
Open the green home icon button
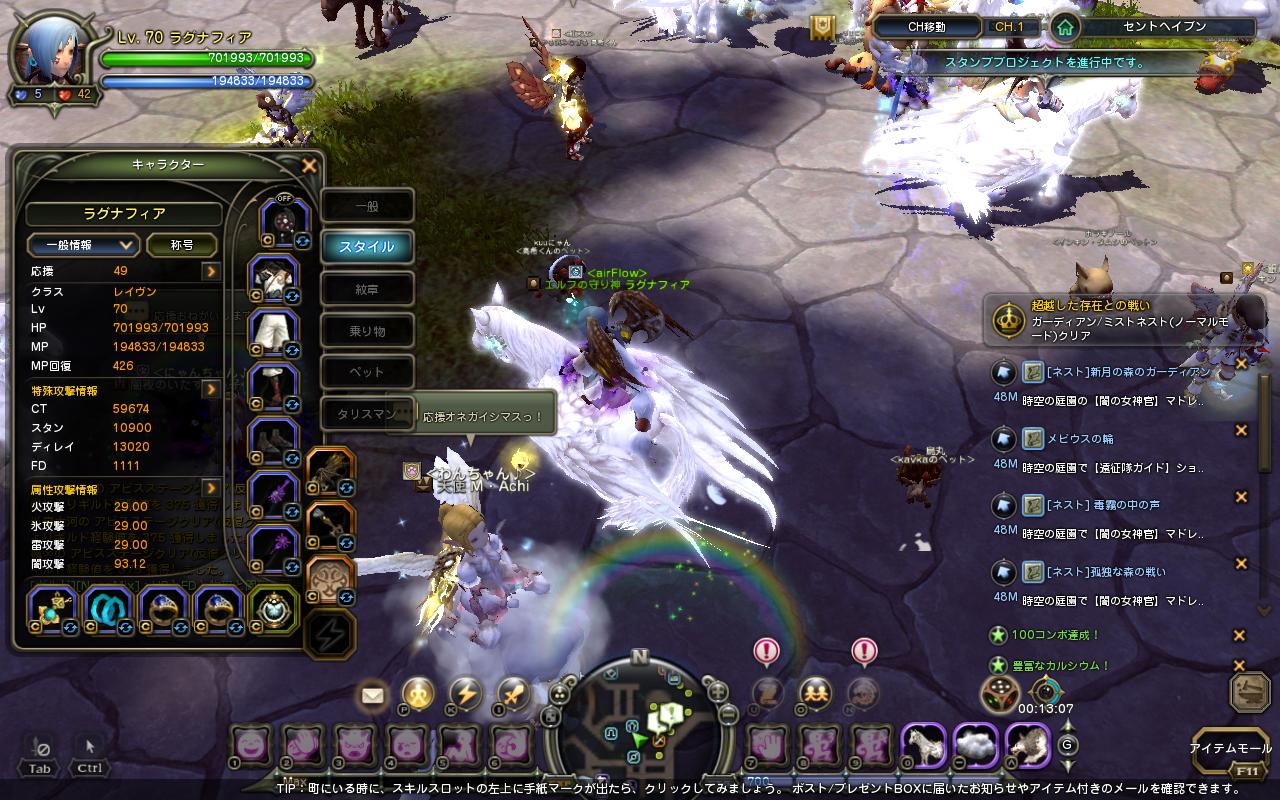(x=1065, y=28)
